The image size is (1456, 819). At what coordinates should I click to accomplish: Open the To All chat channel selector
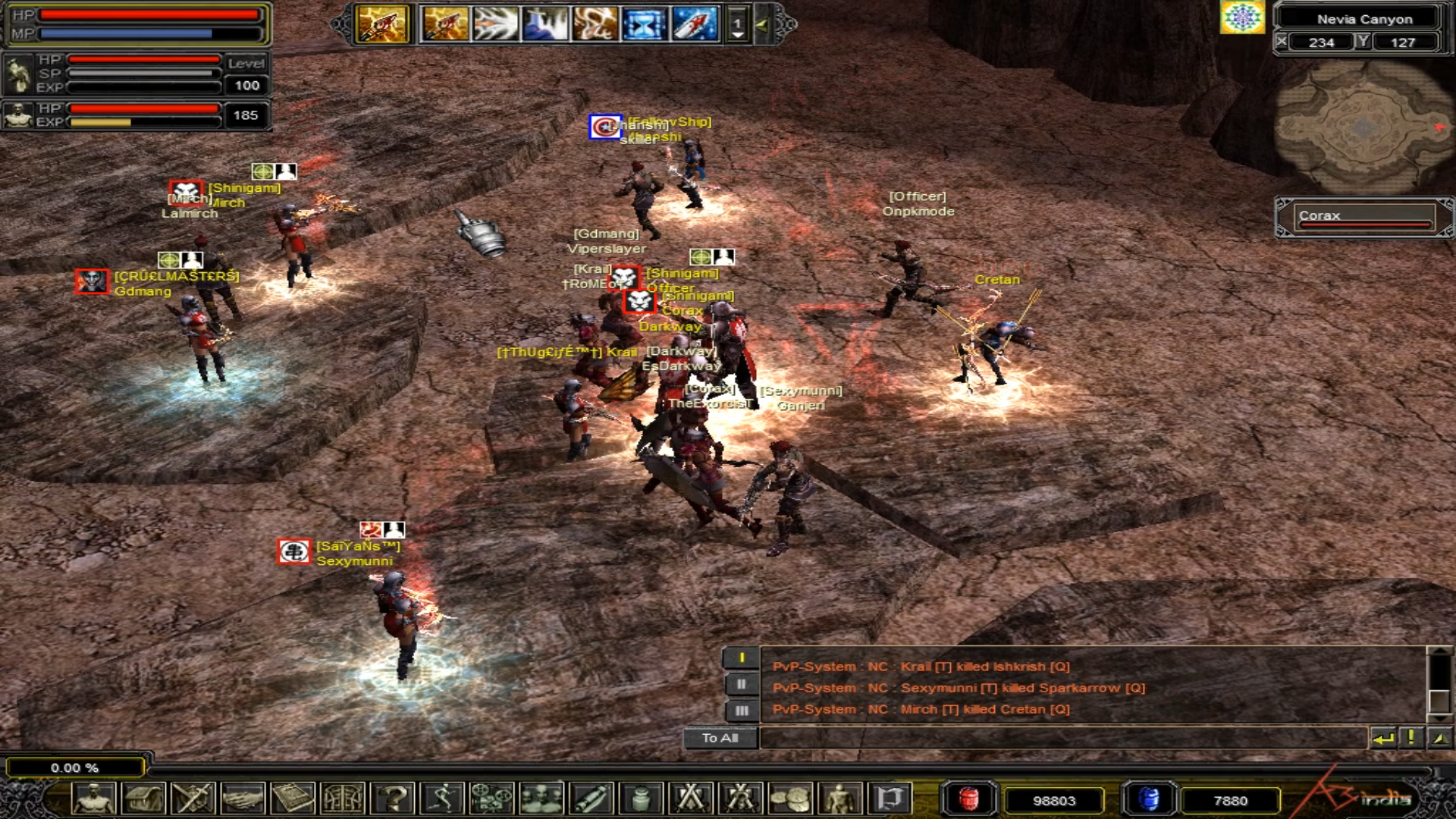click(x=720, y=738)
